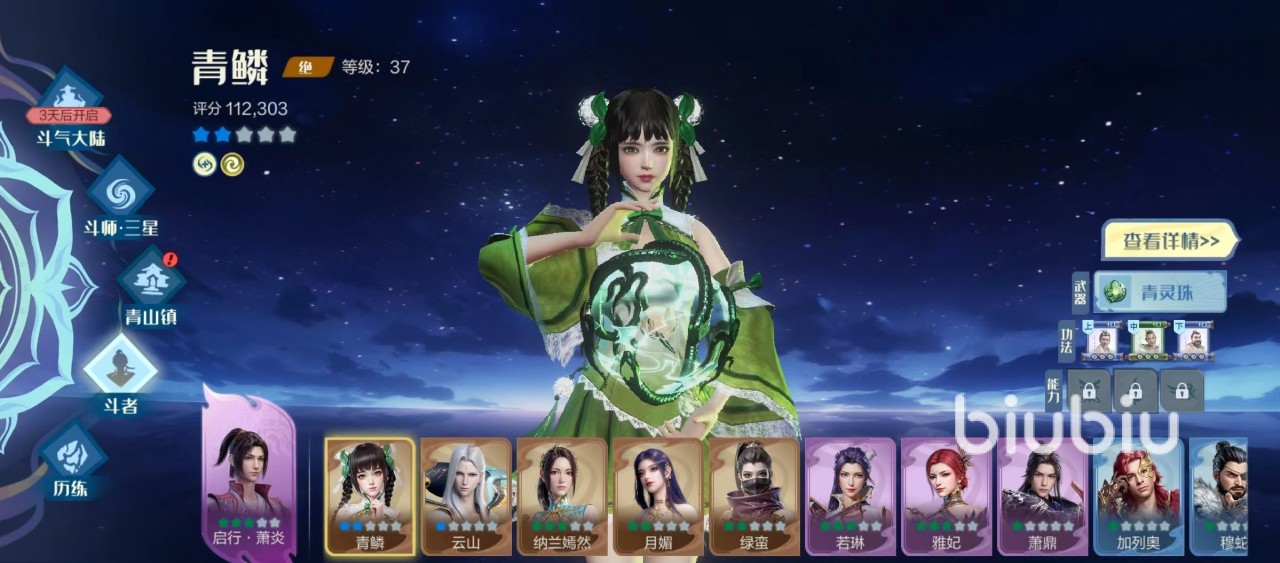Select the 启行·萧炎 character card
1280x563 pixels.
click(249, 480)
